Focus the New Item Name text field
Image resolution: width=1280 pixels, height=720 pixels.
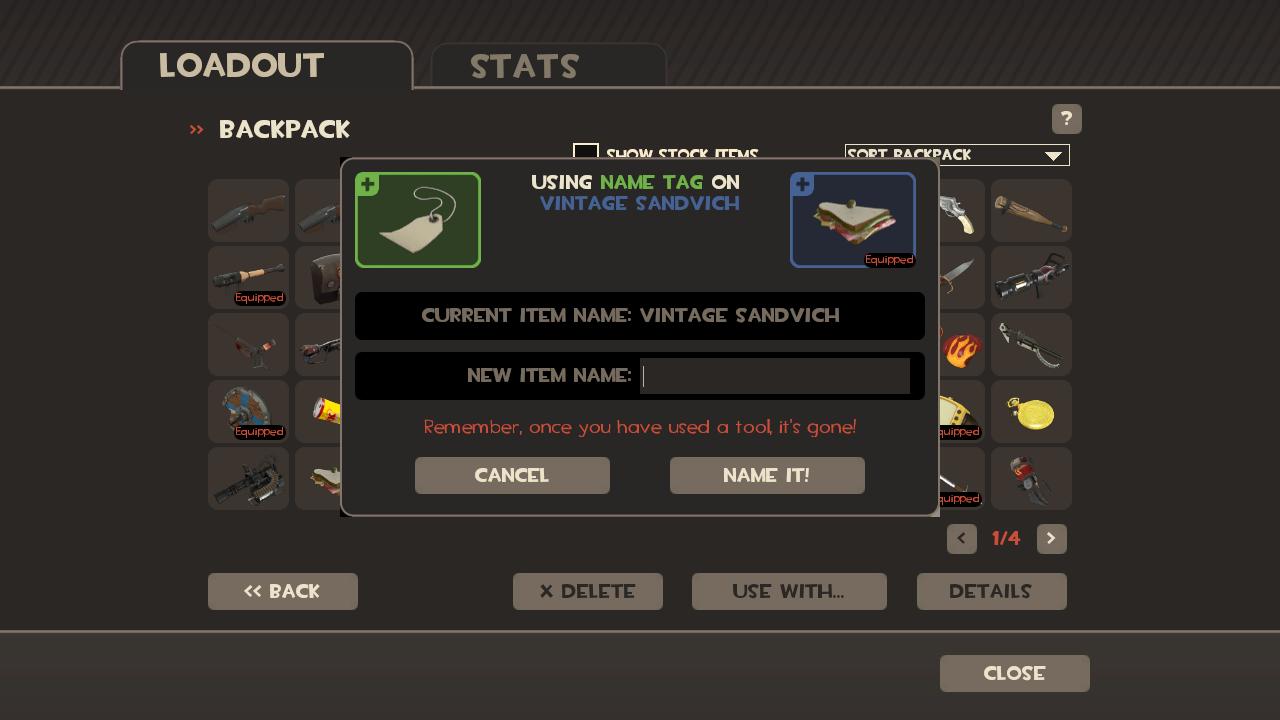[x=775, y=376]
